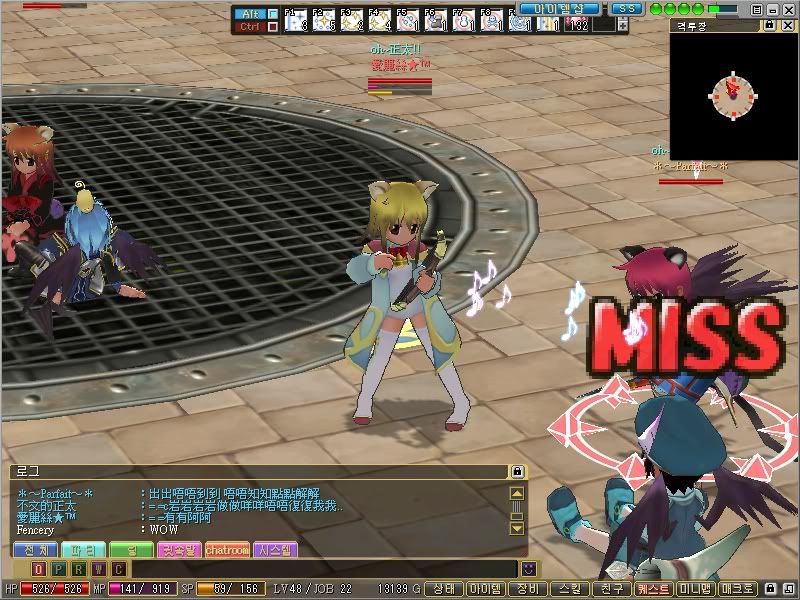
Task: Select the chatroom chat tab
Action: pyautogui.click(x=226, y=549)
